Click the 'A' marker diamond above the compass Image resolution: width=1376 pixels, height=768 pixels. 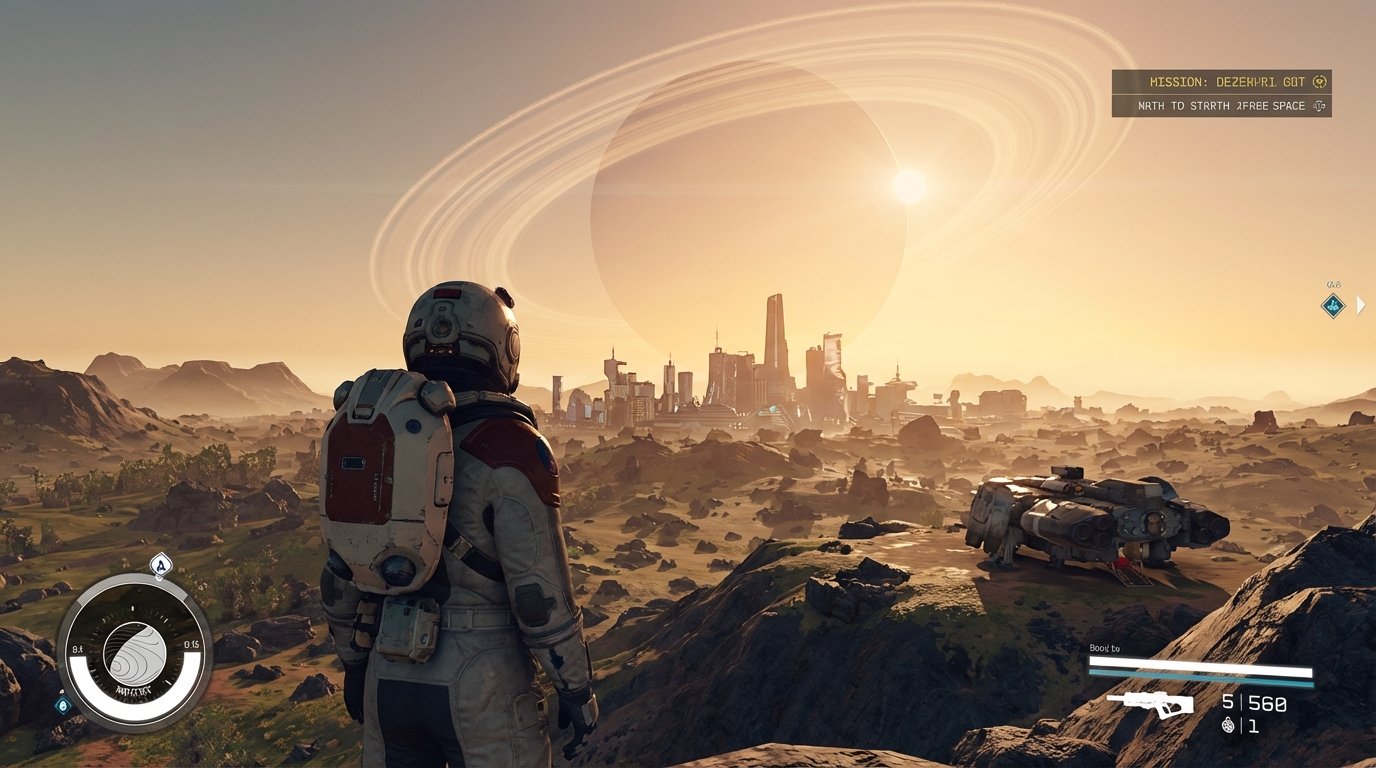pos(160,565)
